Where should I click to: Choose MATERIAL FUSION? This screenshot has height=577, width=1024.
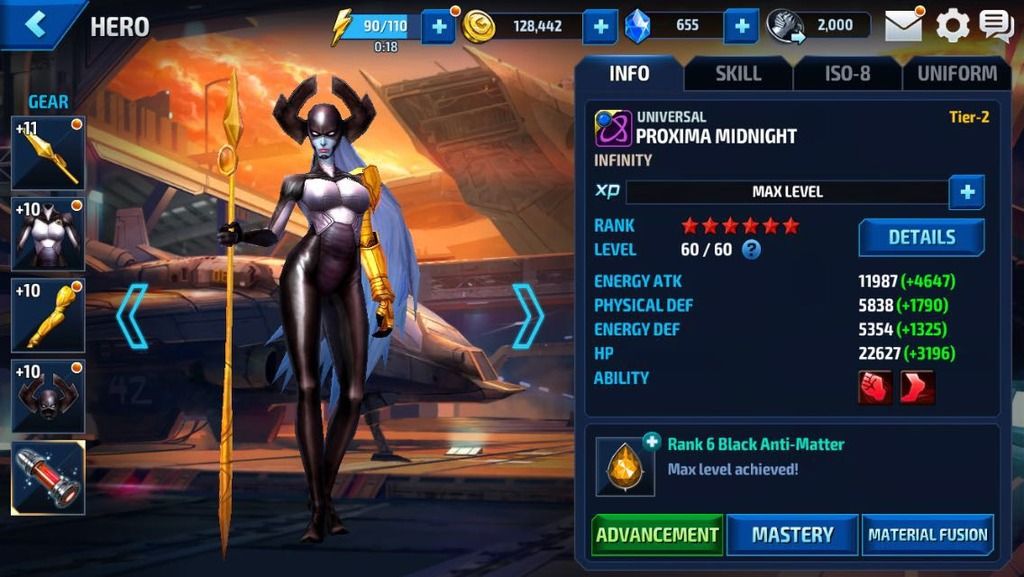[928, 534]
